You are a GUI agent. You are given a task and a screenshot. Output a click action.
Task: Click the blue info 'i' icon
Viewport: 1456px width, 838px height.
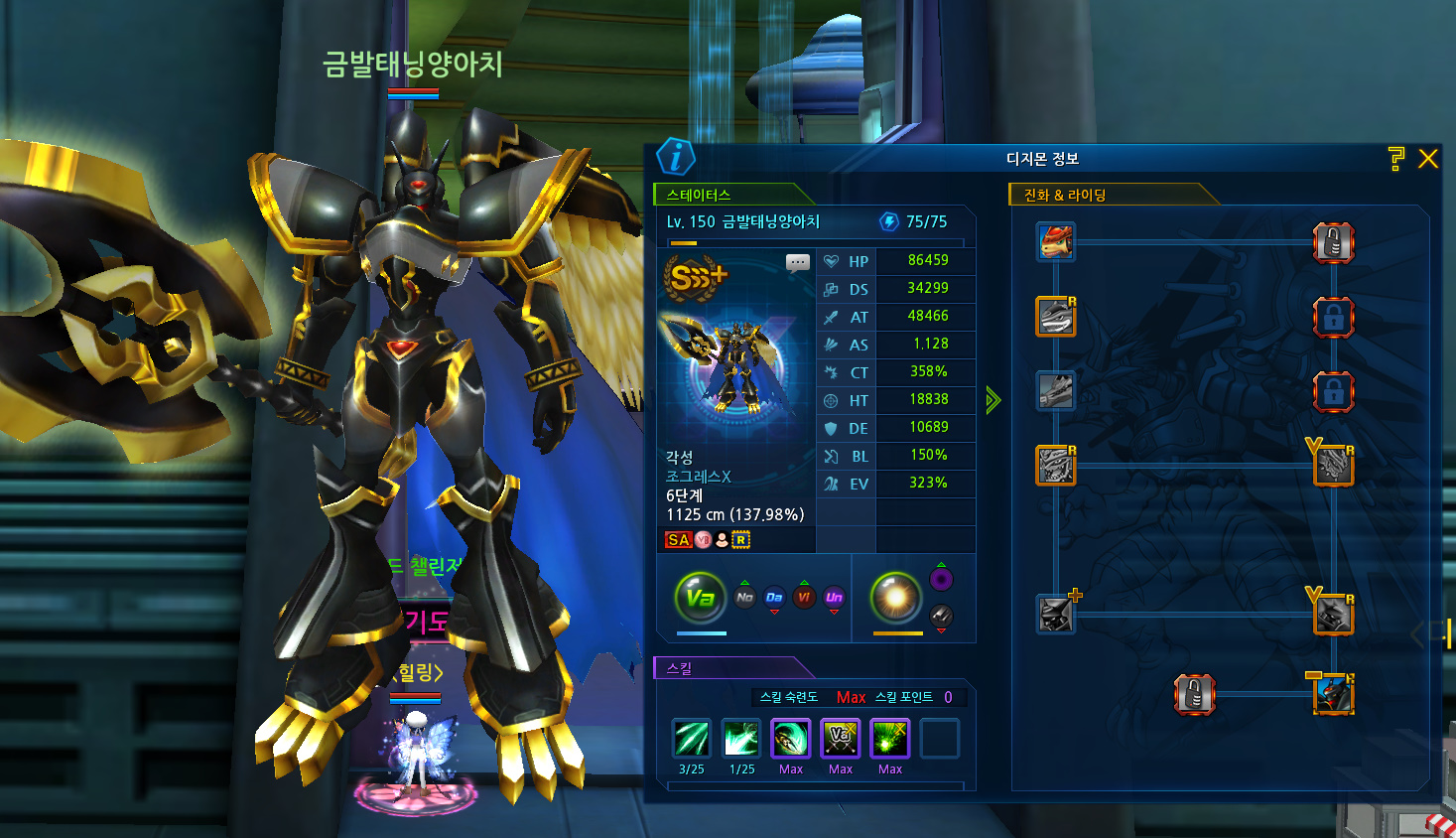click(676, 157)
